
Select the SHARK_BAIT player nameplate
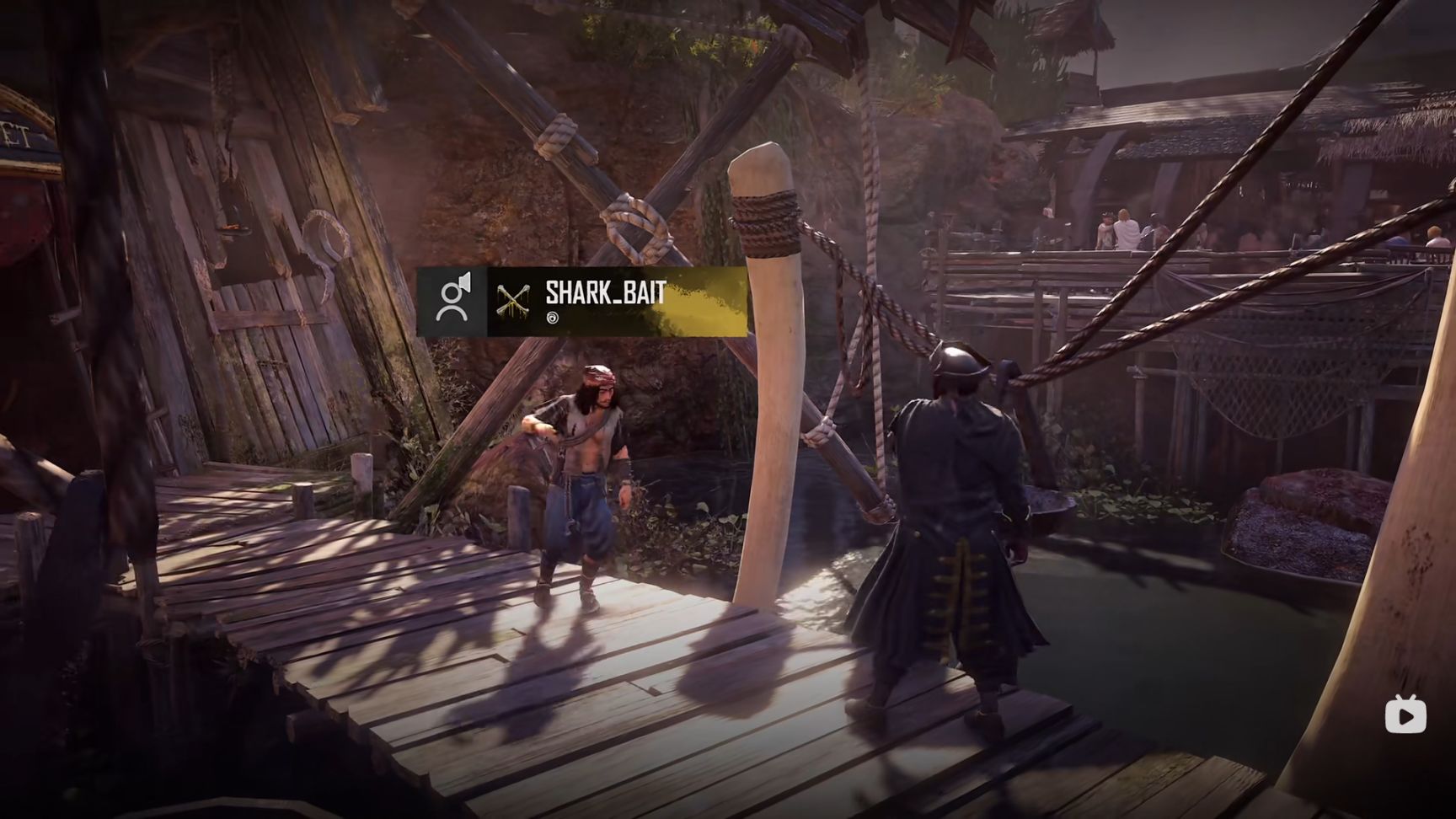(605, 293)
